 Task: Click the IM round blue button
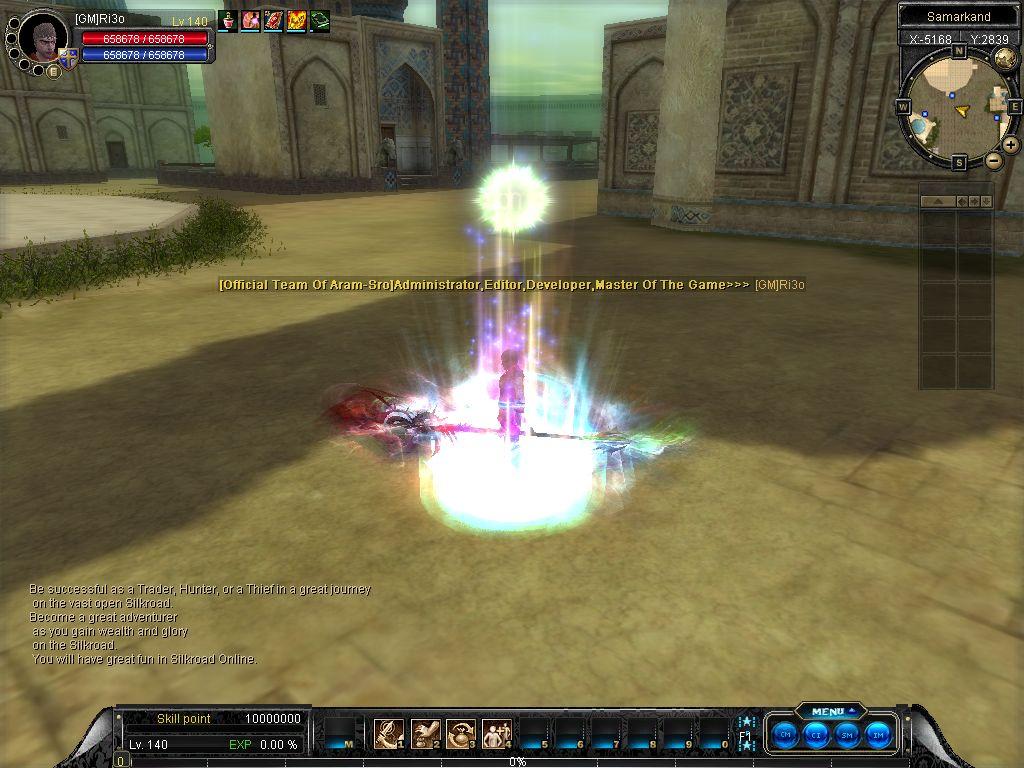(878, 733)
